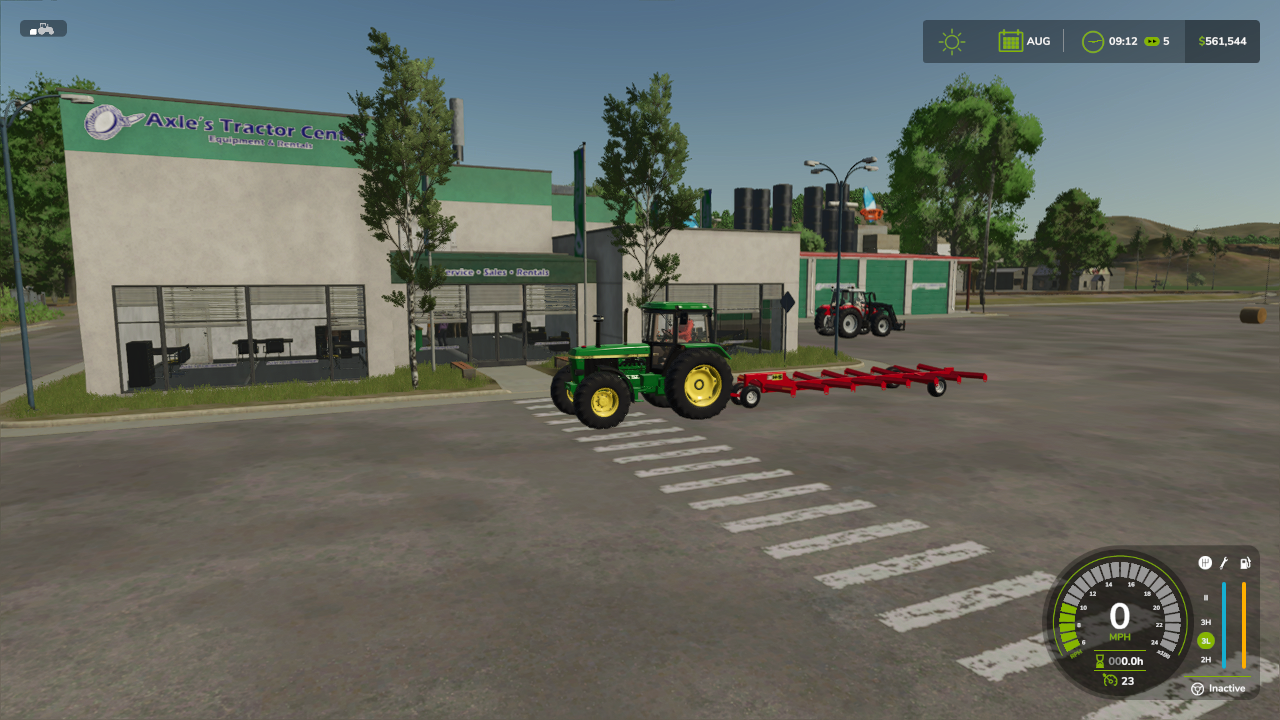Switch gear range to 2H
Image resolution: width=1280 pixels, height=720 pixels.
(1205, 660)
